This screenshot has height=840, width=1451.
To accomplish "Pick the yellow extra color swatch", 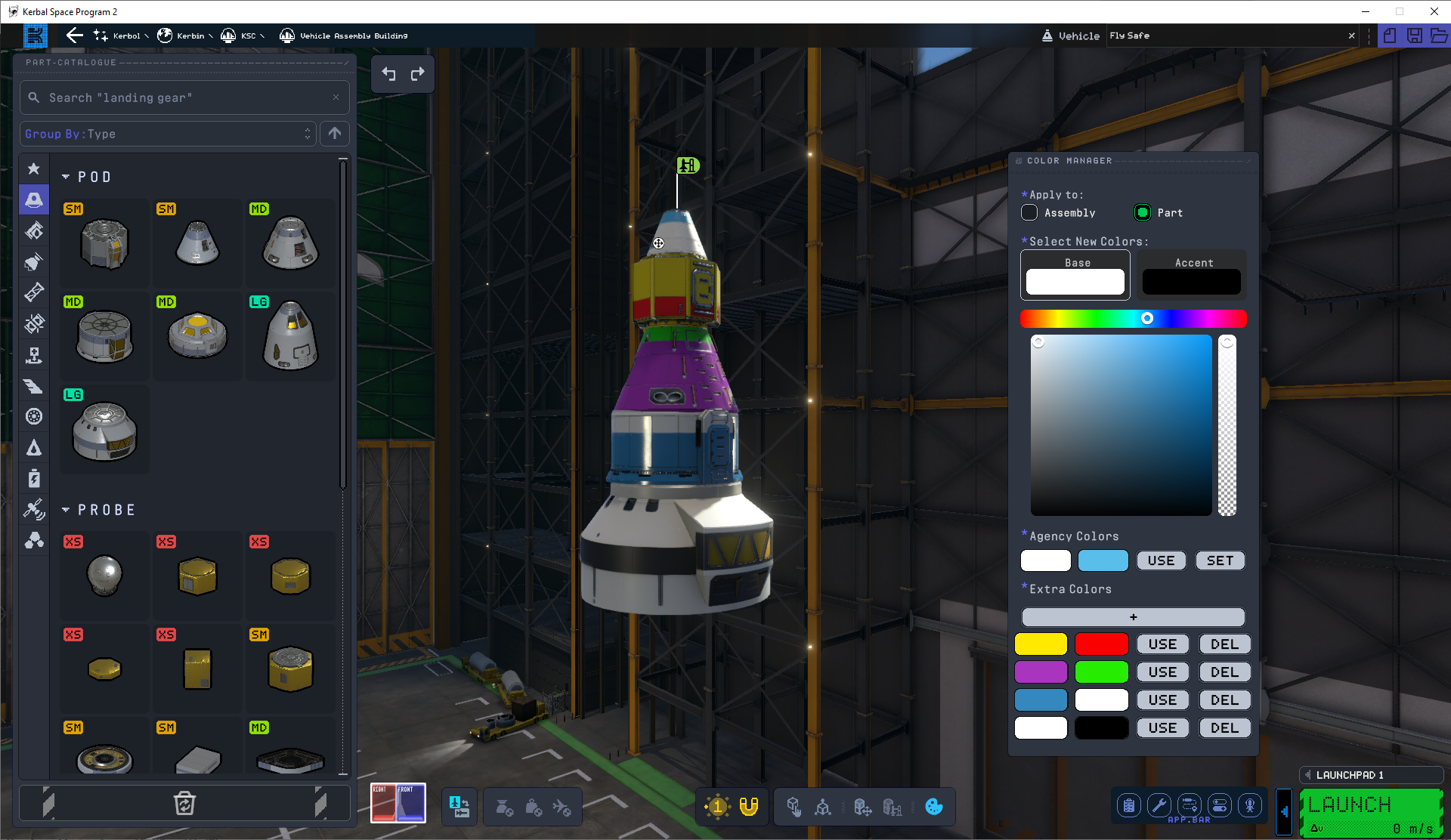I will point(1041,644).
